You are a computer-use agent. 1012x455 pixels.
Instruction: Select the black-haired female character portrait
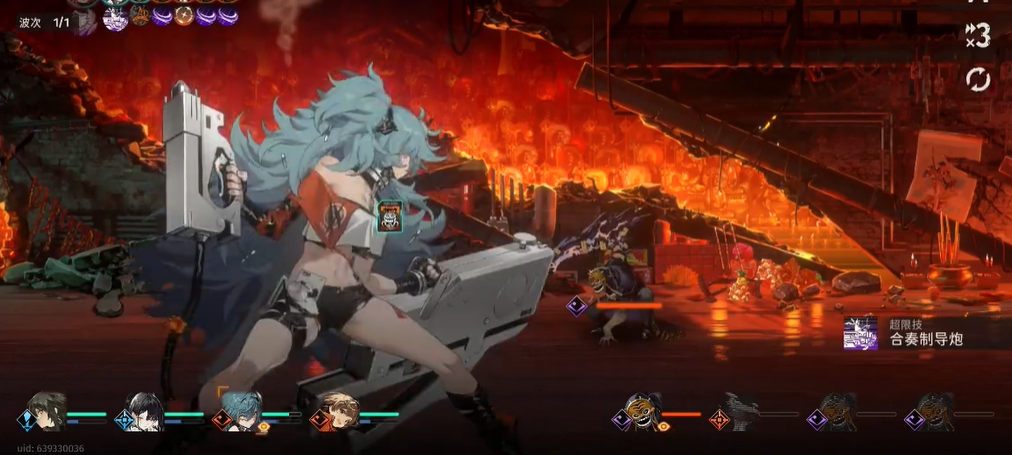pos(143,410)
